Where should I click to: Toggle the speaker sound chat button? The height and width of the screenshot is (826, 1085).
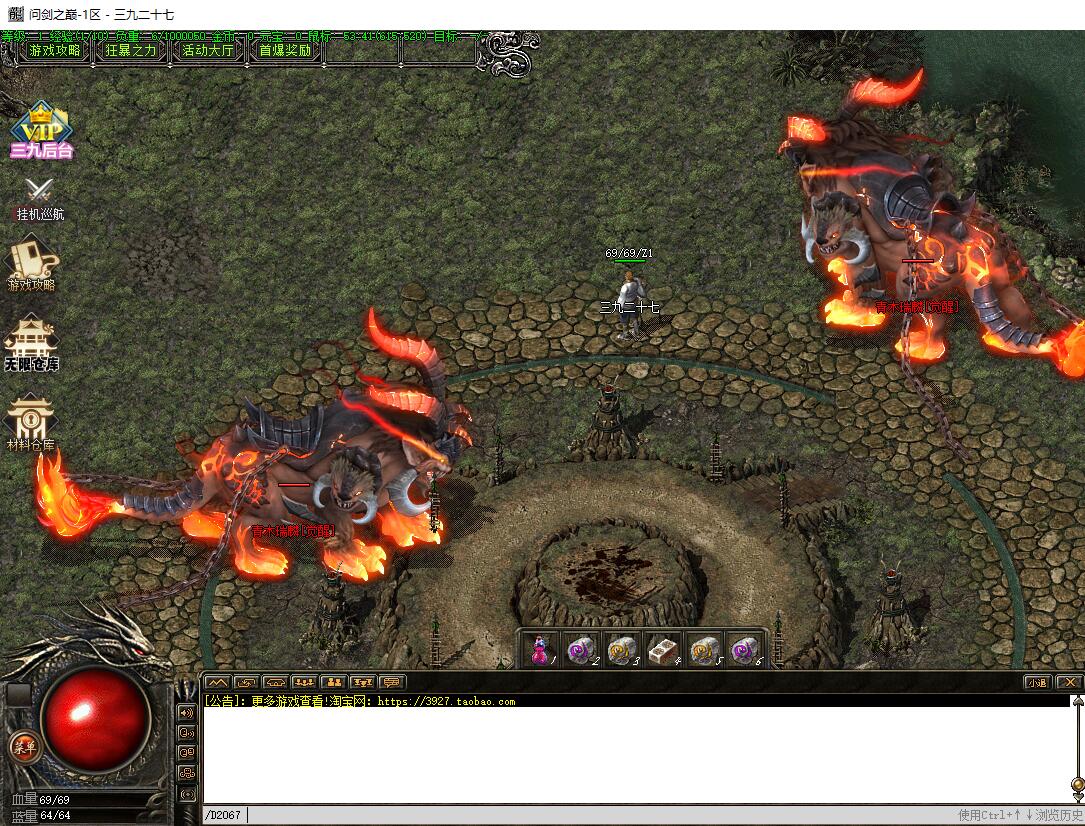pyautogui.click(x=186, y=712)
